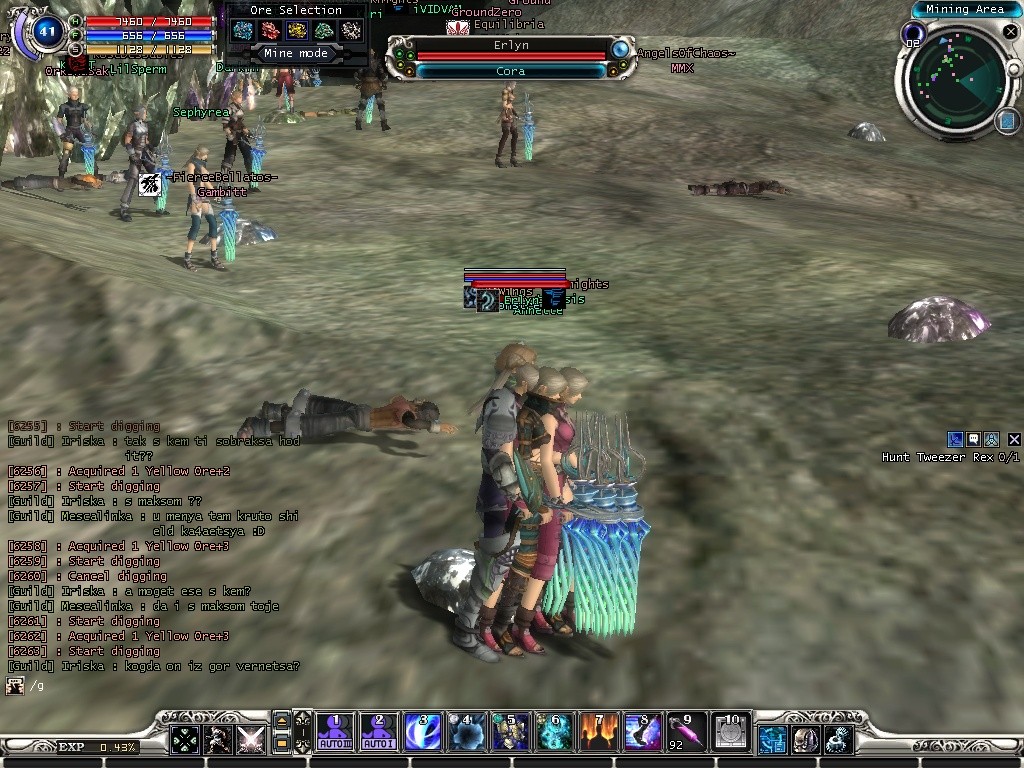Select the green ore type
1024x768 pixels.
coord(324,31)
